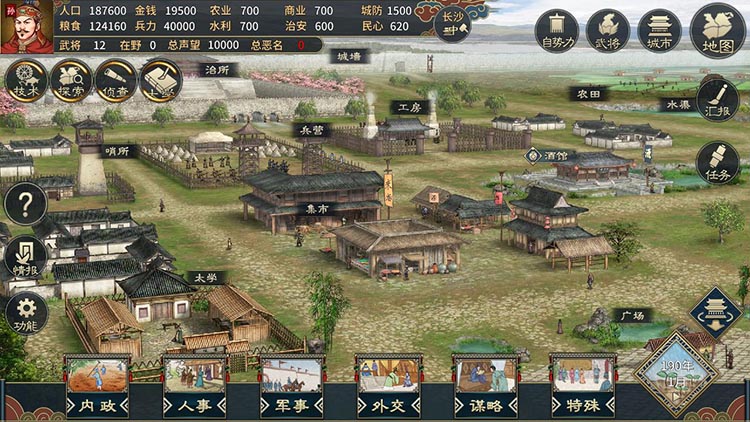Open the 内政 internal affairs menu

click(97, 386)
